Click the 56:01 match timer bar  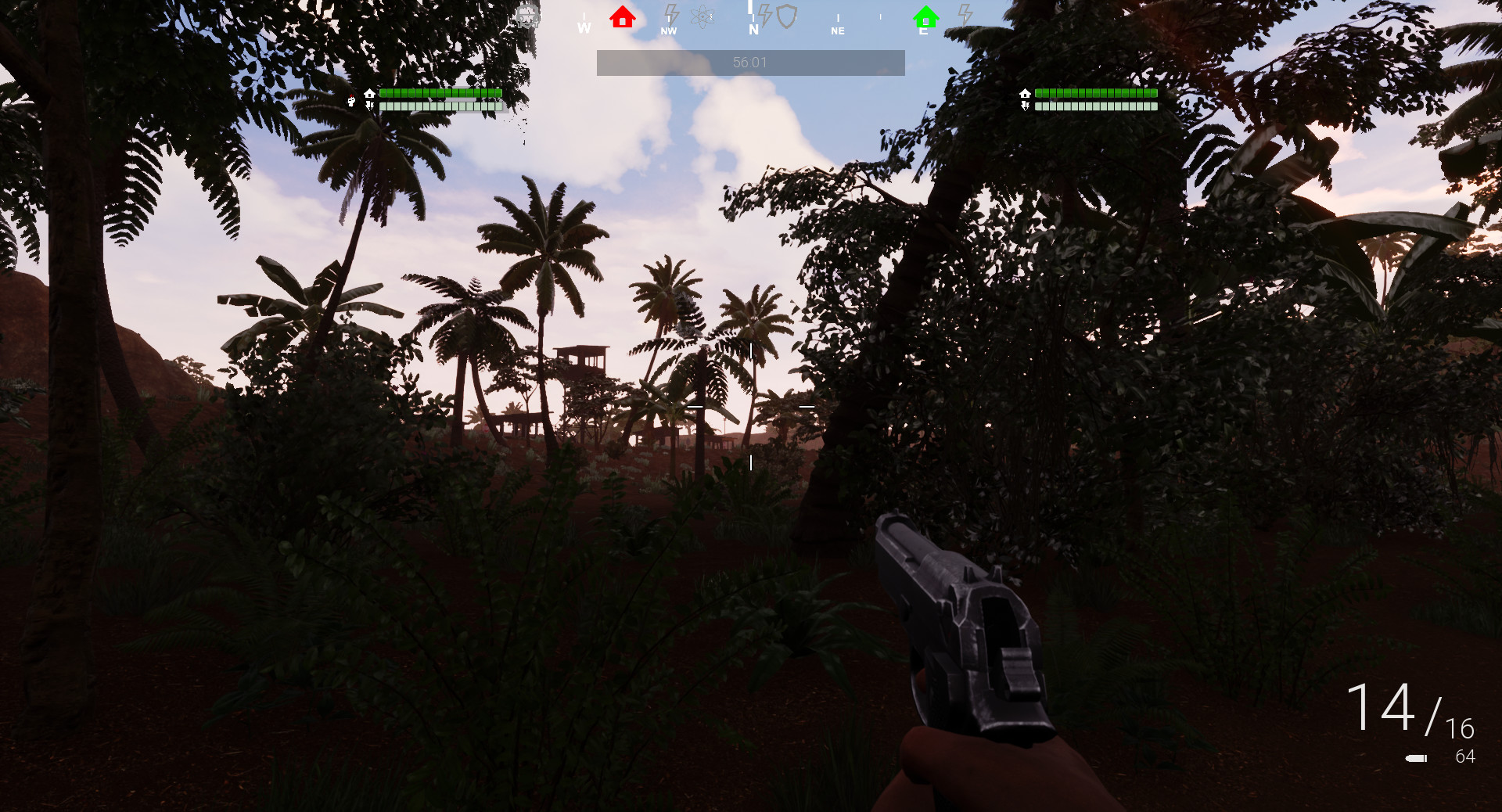pyautogui.click(x=750, y=62)
